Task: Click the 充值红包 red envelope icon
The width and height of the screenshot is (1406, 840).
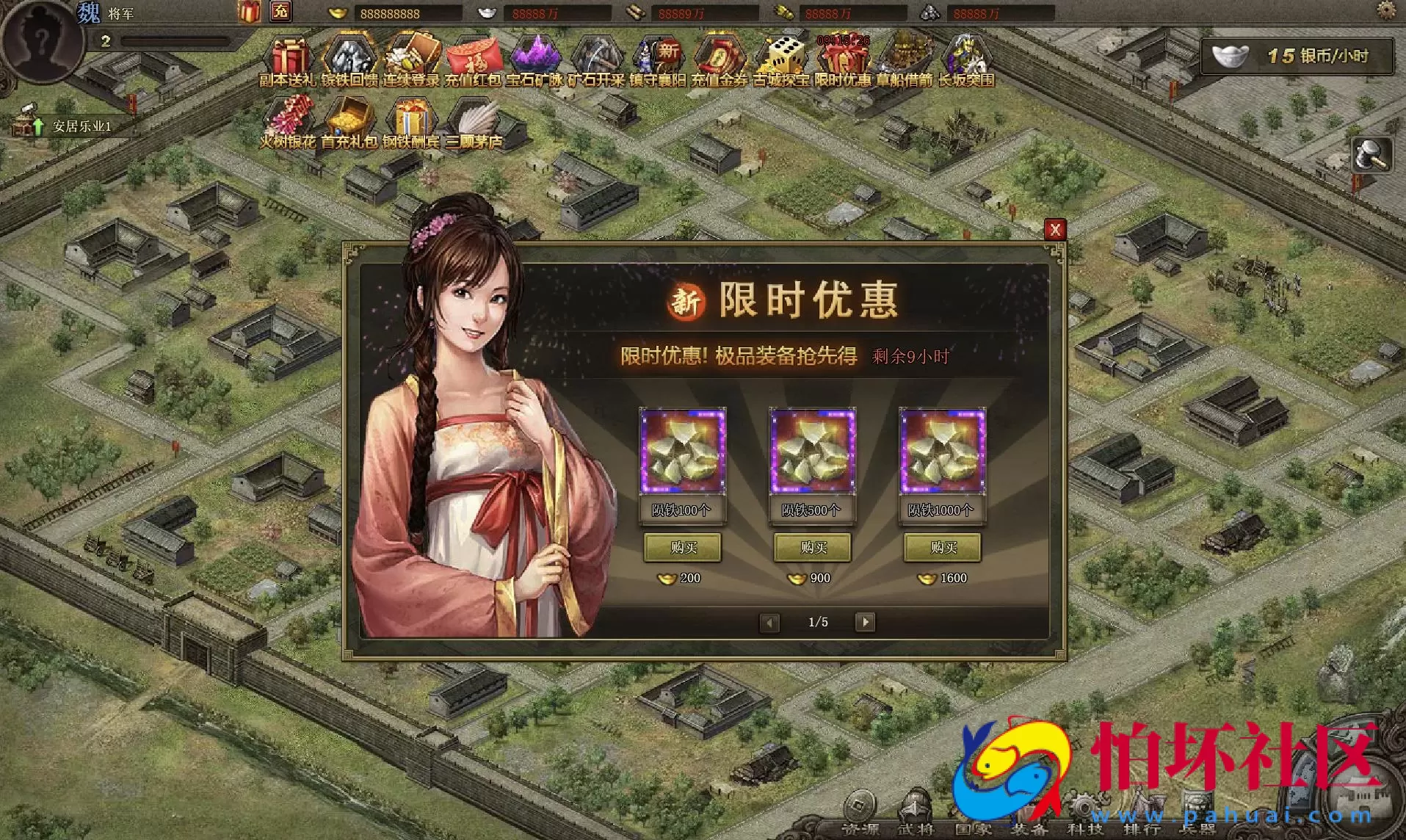Action: 474,55
